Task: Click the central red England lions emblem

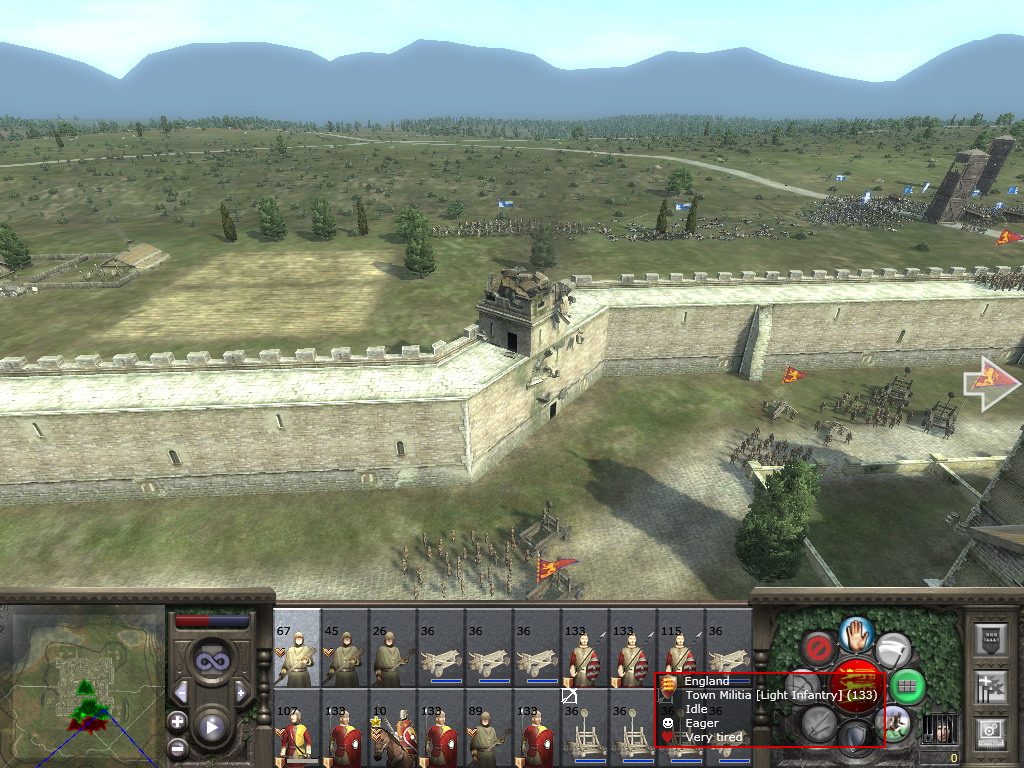Action: click(x=857, y=685)
